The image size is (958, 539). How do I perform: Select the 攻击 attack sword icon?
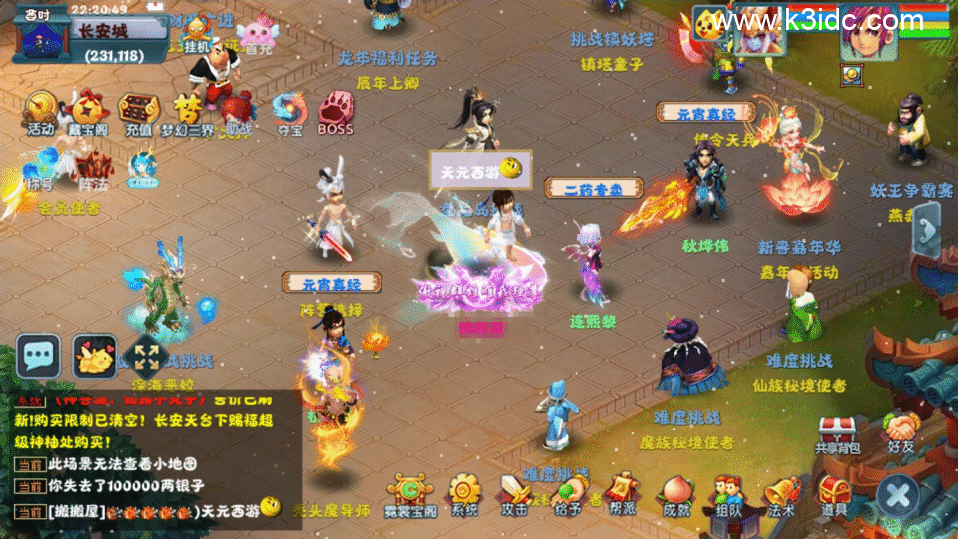click(515, 494)
